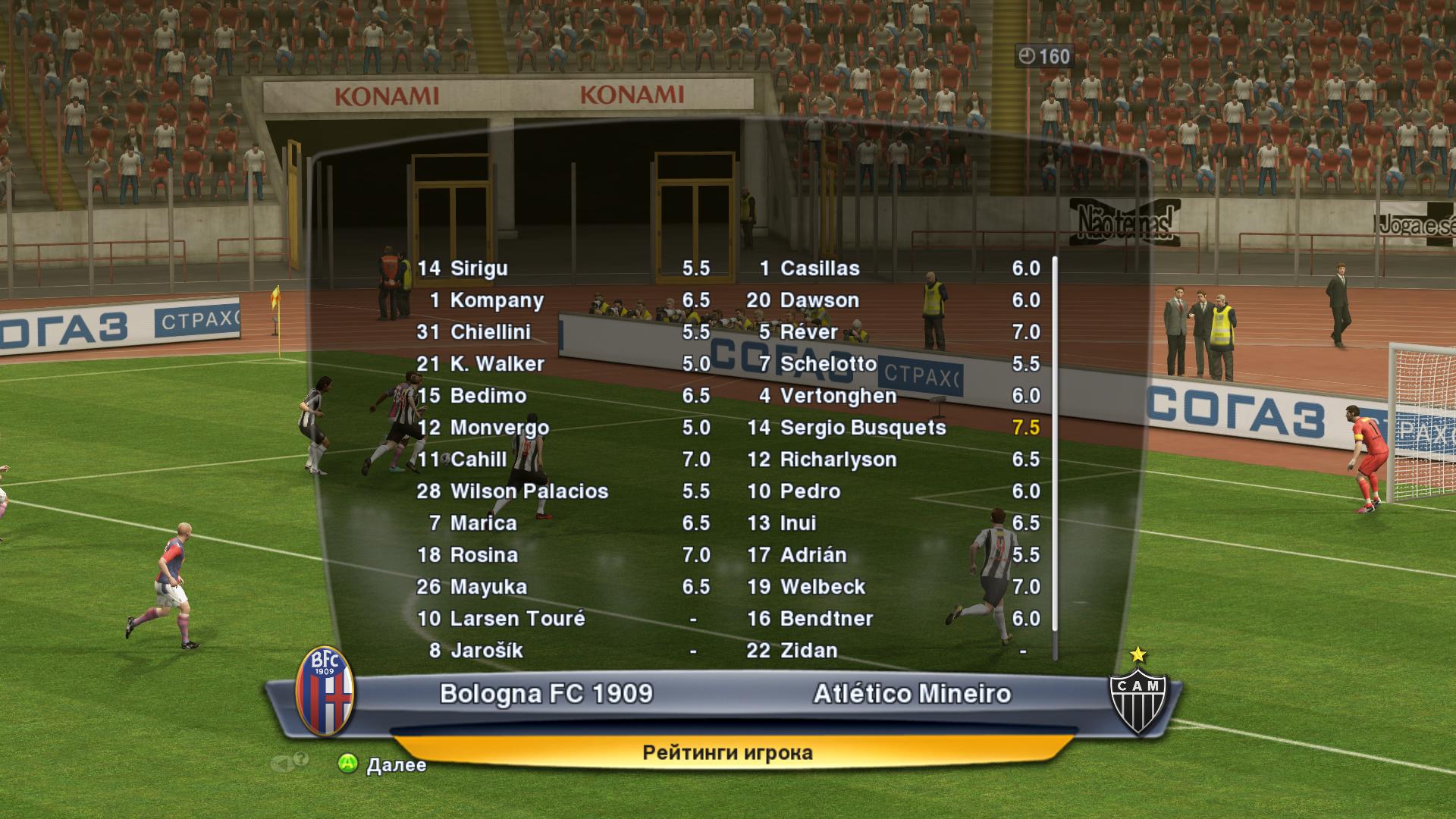Click Cahill's rating entry
The height and width of the screenshot is (819, 1456).
563,460
